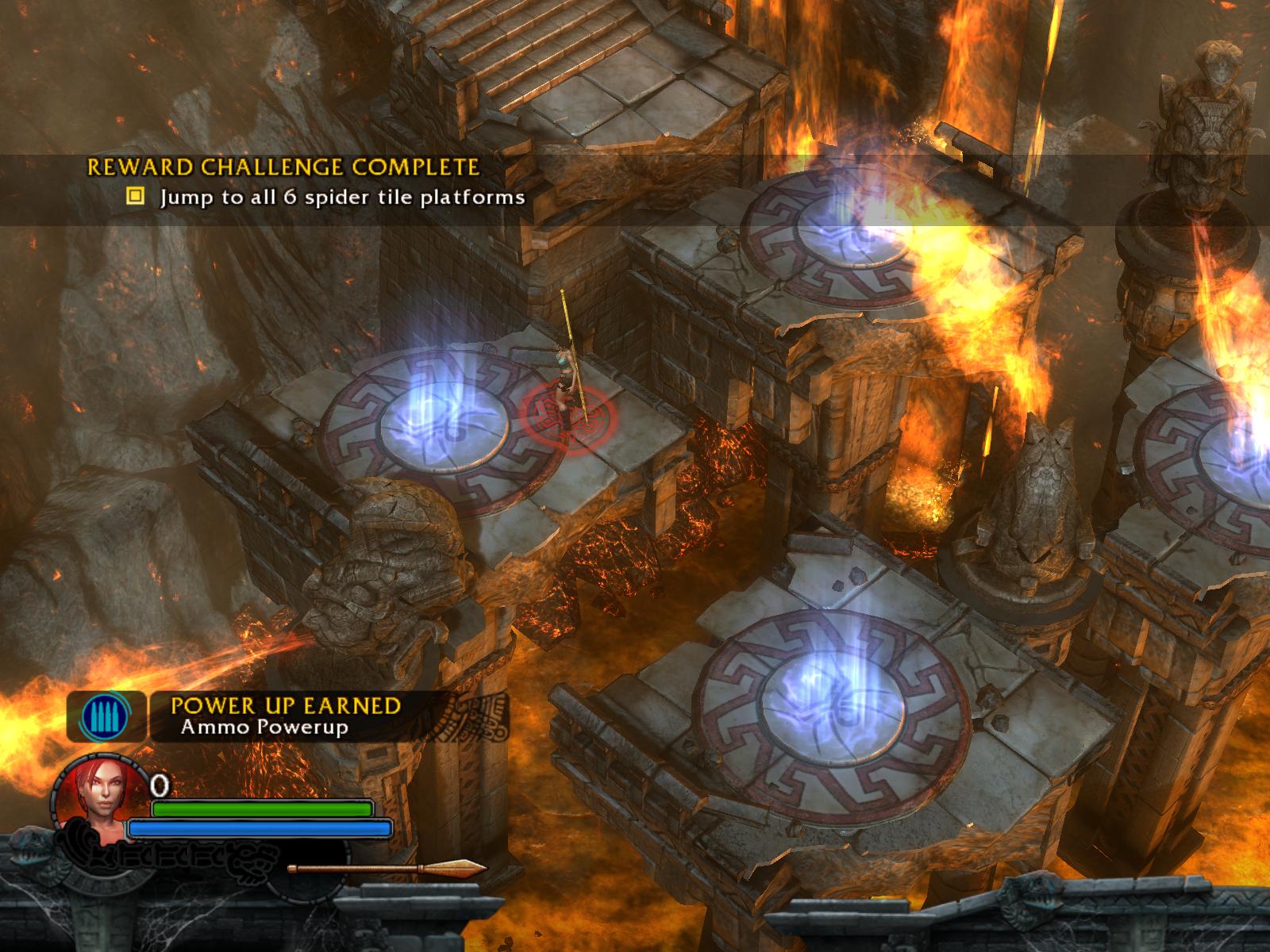Click the spider tile challenge objective
1270x952 pixels.
342,197
